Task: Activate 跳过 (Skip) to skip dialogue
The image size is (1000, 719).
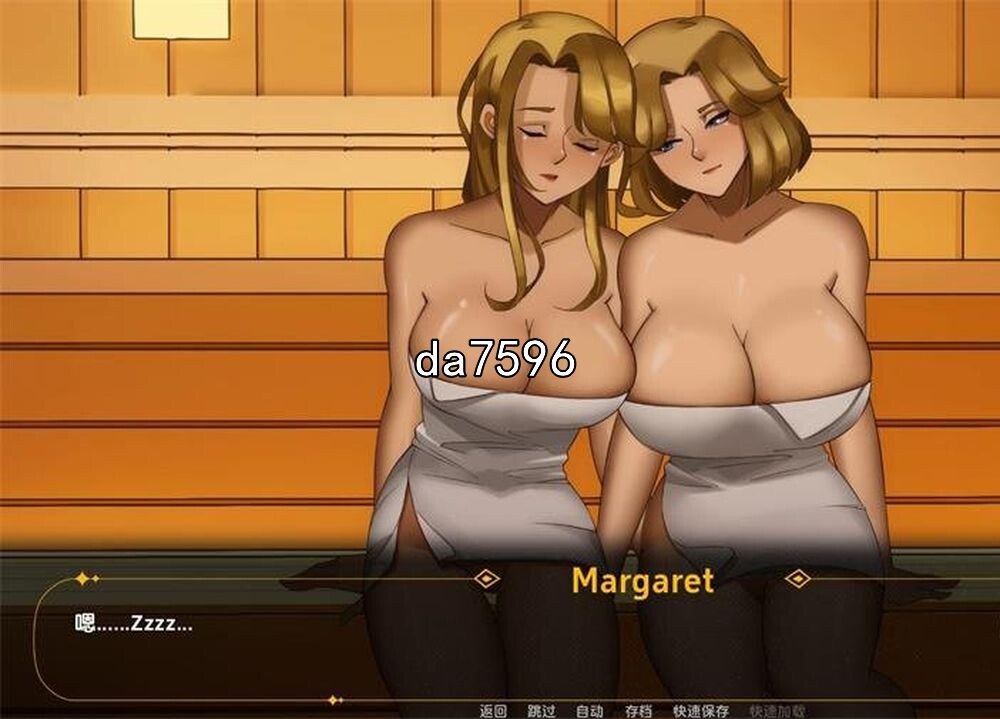Action: point(541,711)
